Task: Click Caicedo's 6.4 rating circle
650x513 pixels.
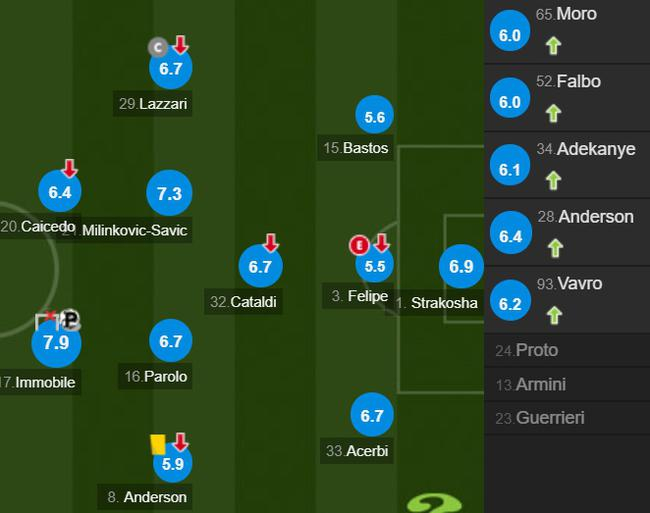Action: click(60, 192)
